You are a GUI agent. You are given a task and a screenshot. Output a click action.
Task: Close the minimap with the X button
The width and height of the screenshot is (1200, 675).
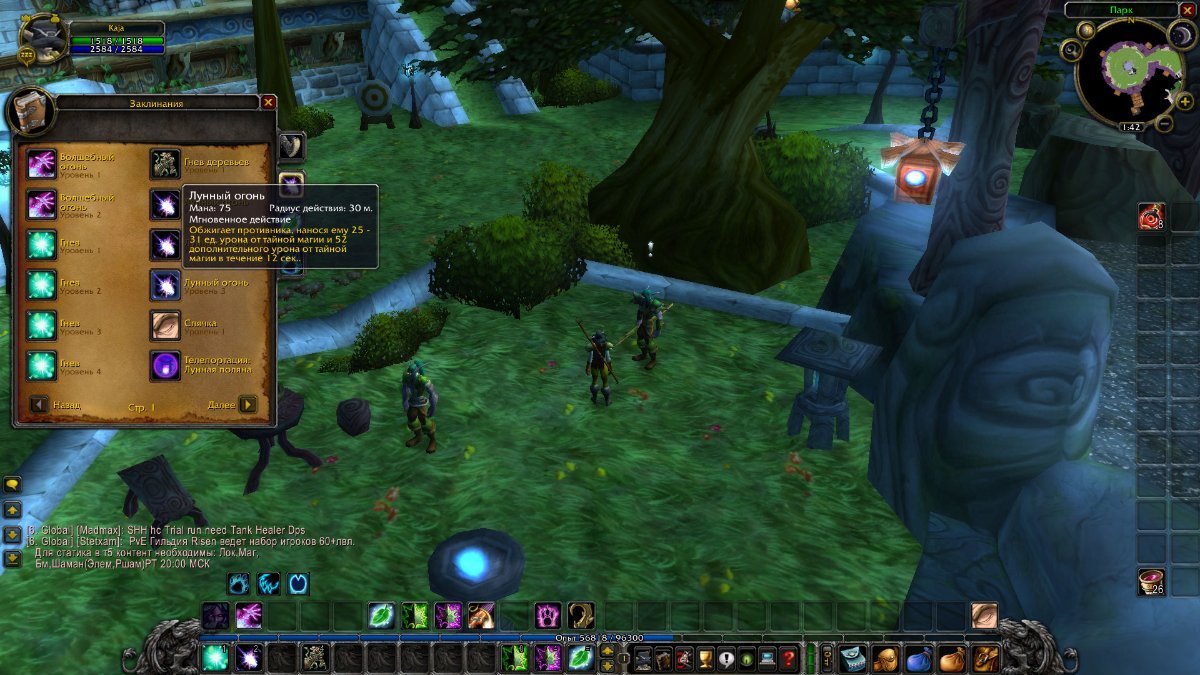(1187, 9)
